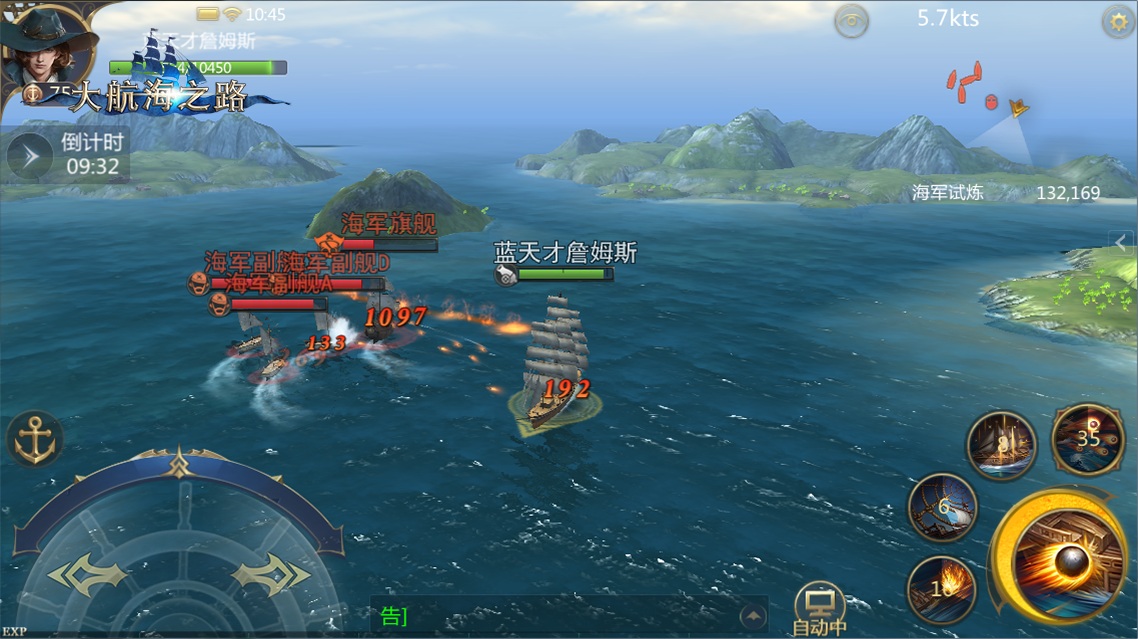Activate the cannon barrage skill

[1088, 439]
